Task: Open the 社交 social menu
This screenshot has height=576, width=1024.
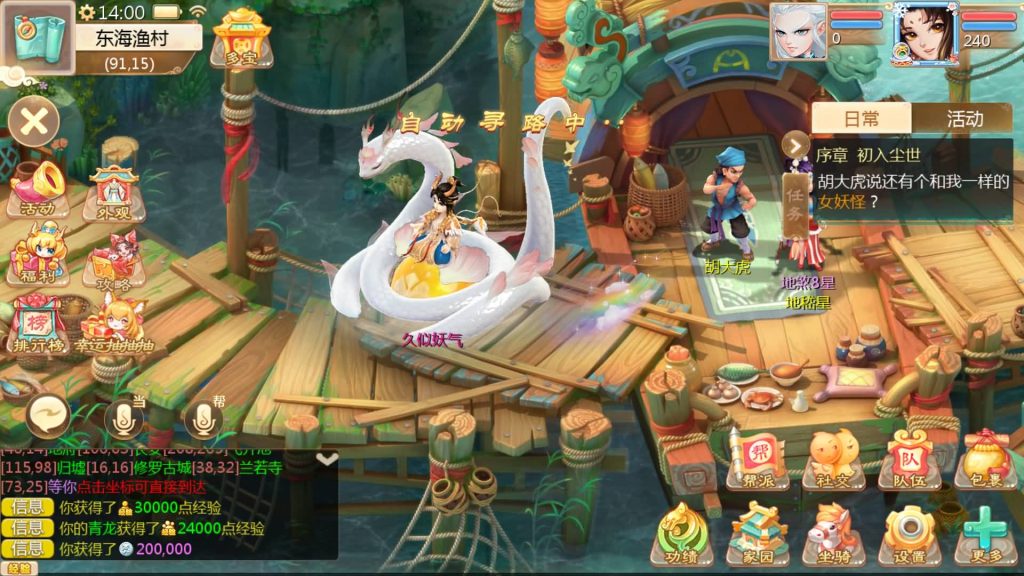Action: click(832, 459)
